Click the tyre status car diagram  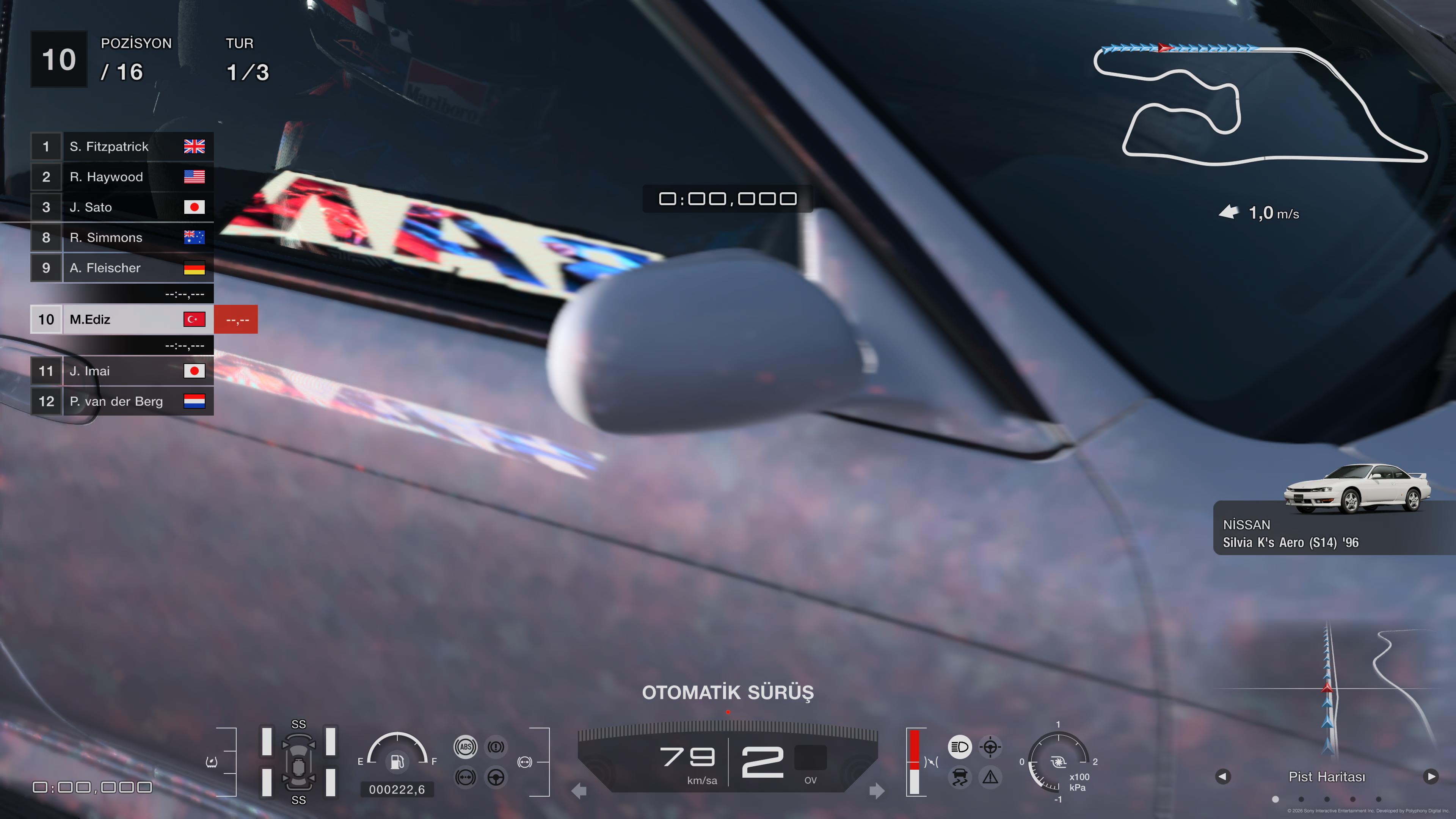[298, 762]
